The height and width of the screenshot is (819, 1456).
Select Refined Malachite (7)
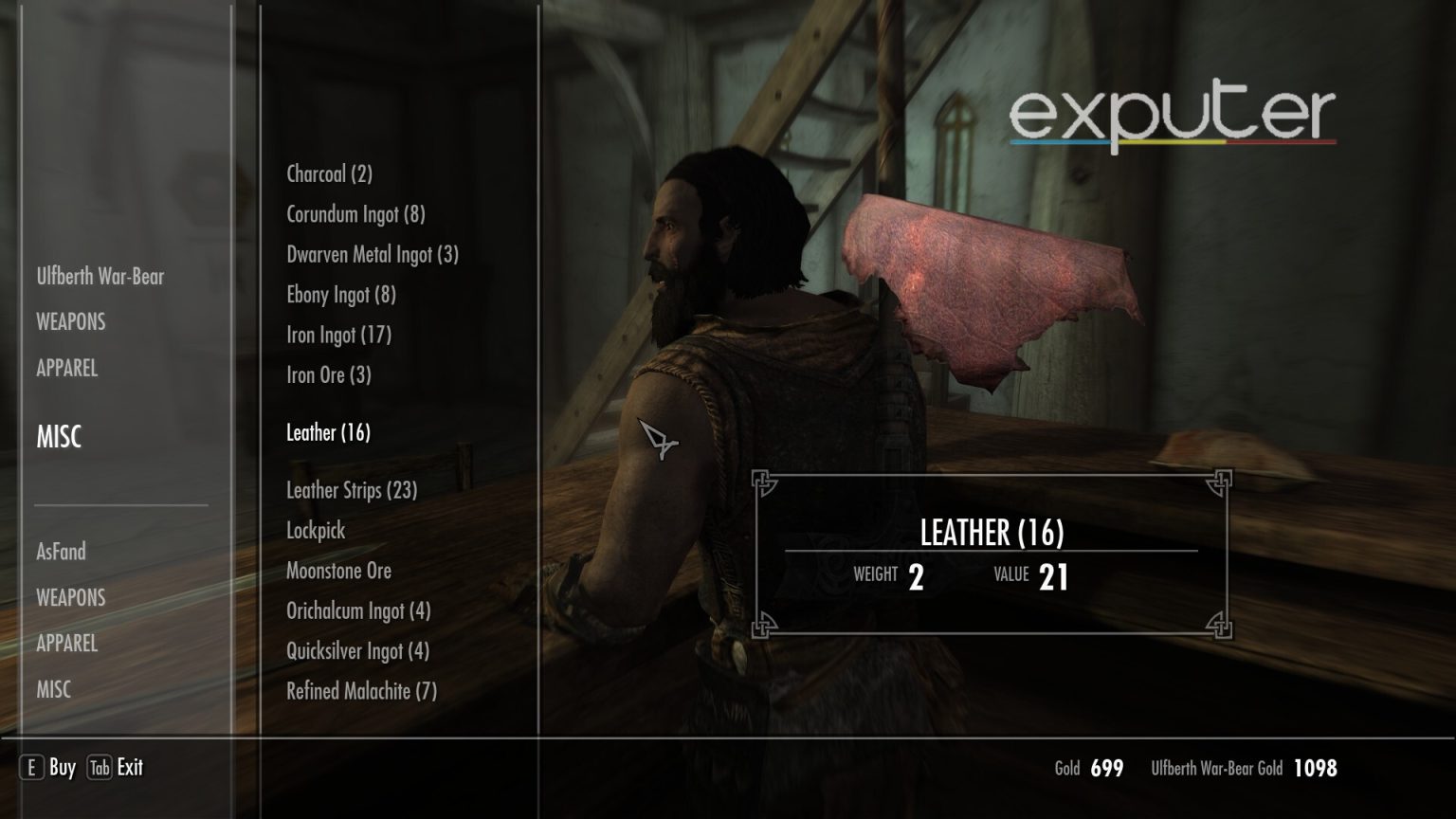click(x=361, y=691)
